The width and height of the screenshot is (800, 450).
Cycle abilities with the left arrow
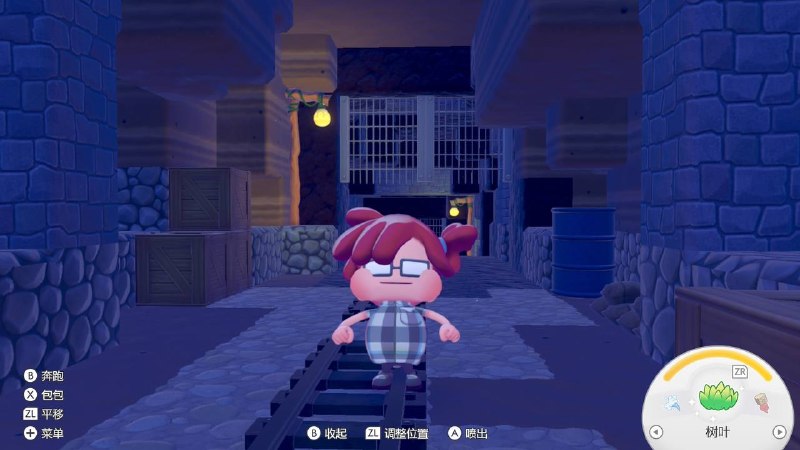(656, 432)
